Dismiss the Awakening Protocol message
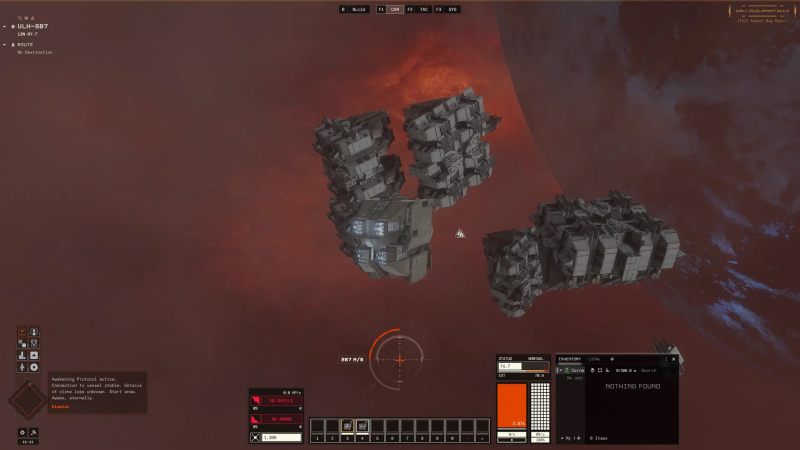Screen dimensions: 800x450 click(60, 407)
